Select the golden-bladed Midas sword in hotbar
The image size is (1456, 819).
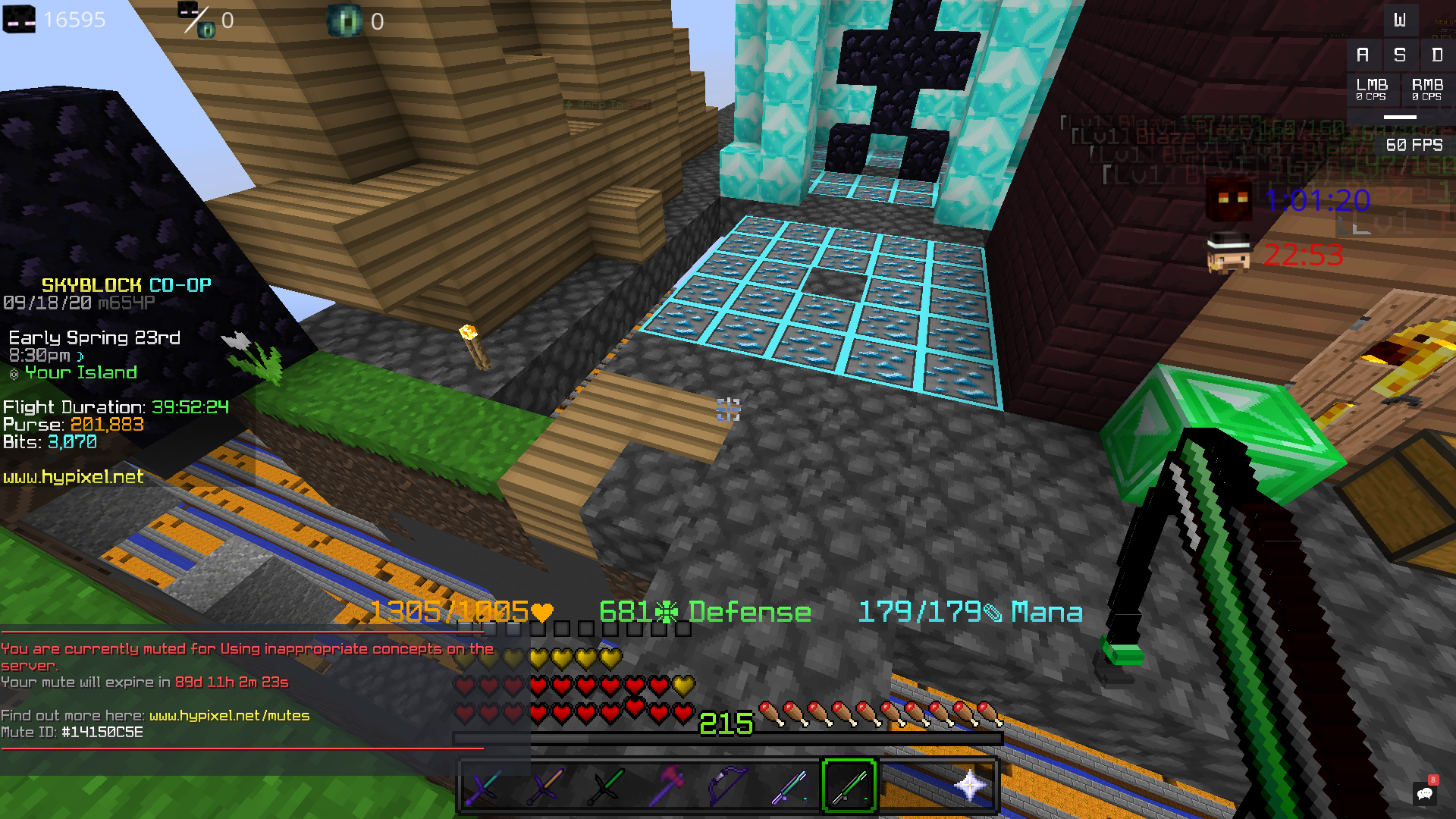click(x=544, y=787)
